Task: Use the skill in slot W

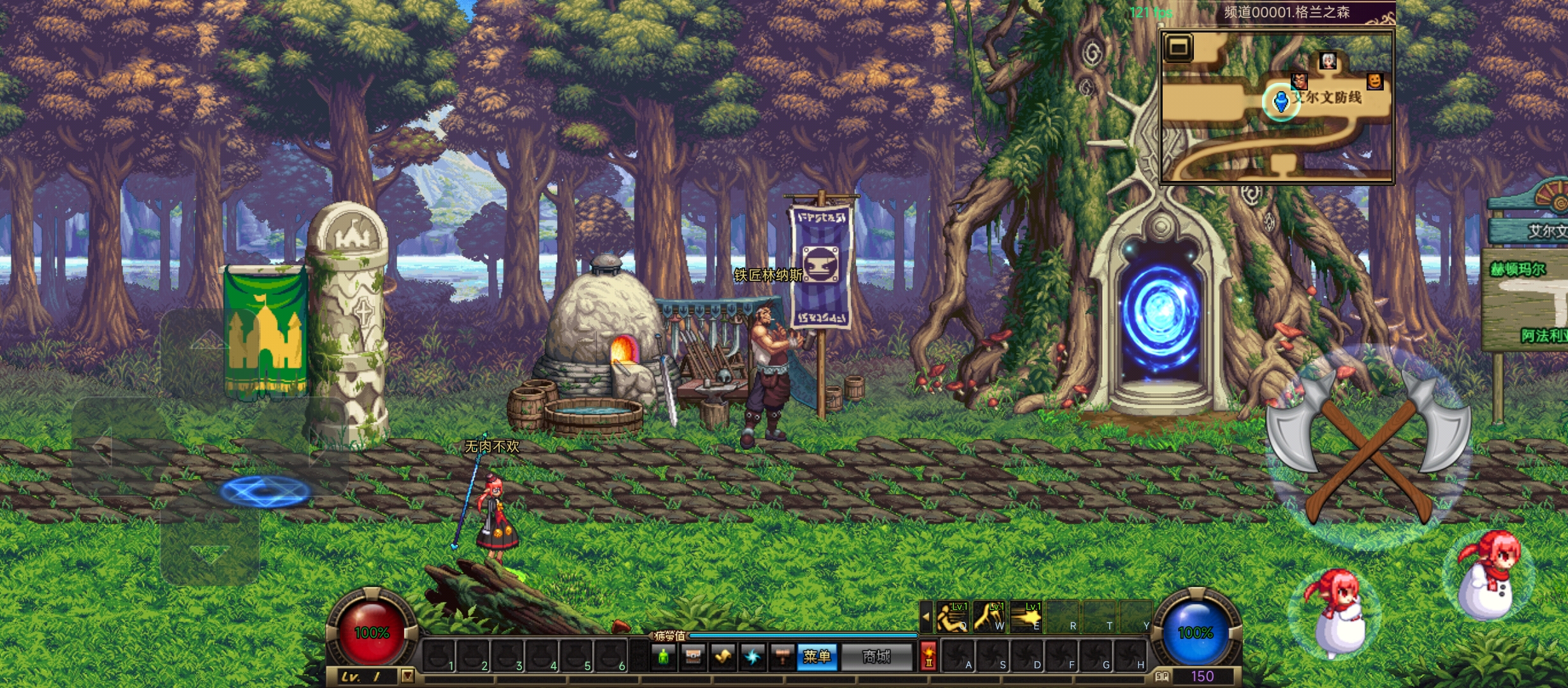Action: click(x=989, y=617)
